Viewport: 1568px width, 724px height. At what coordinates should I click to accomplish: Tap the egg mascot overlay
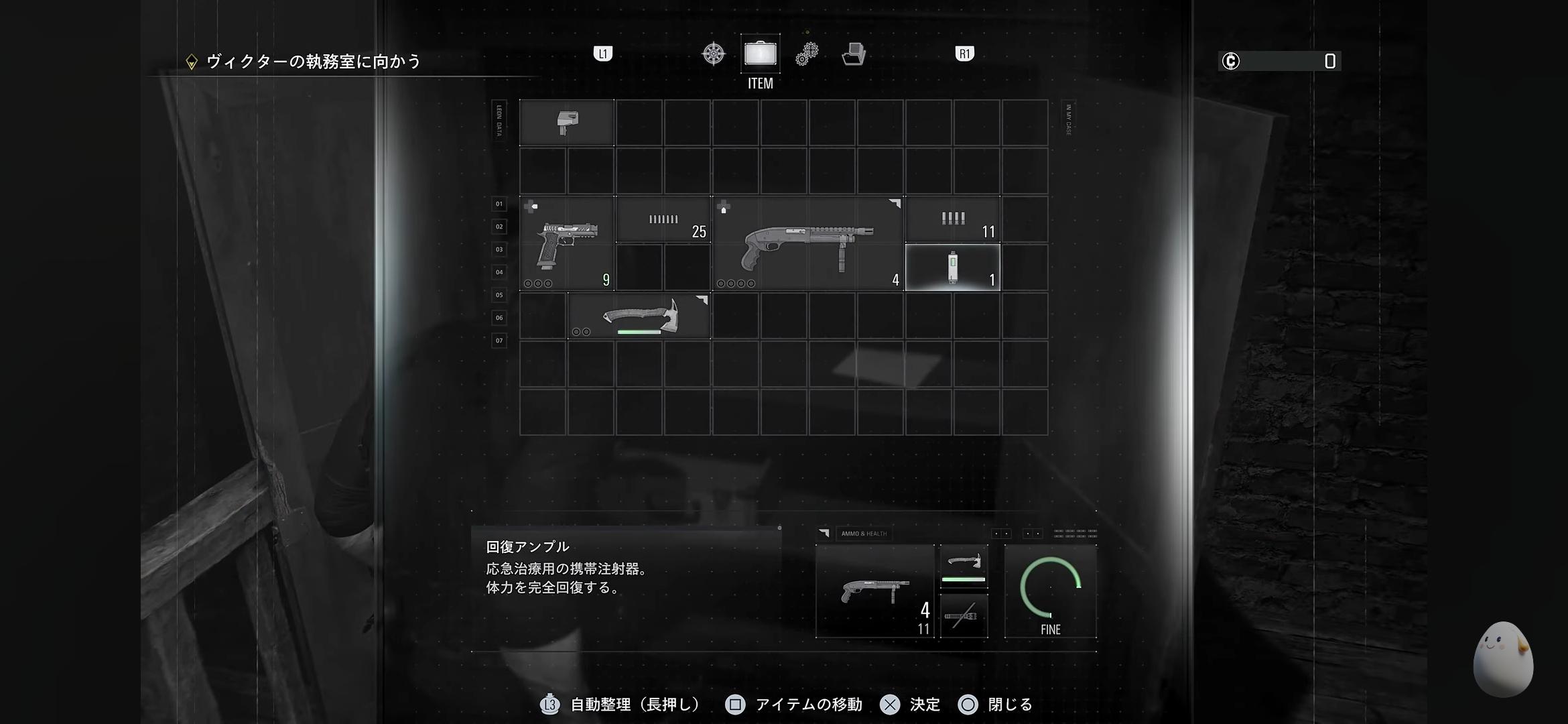point(1502,659)
